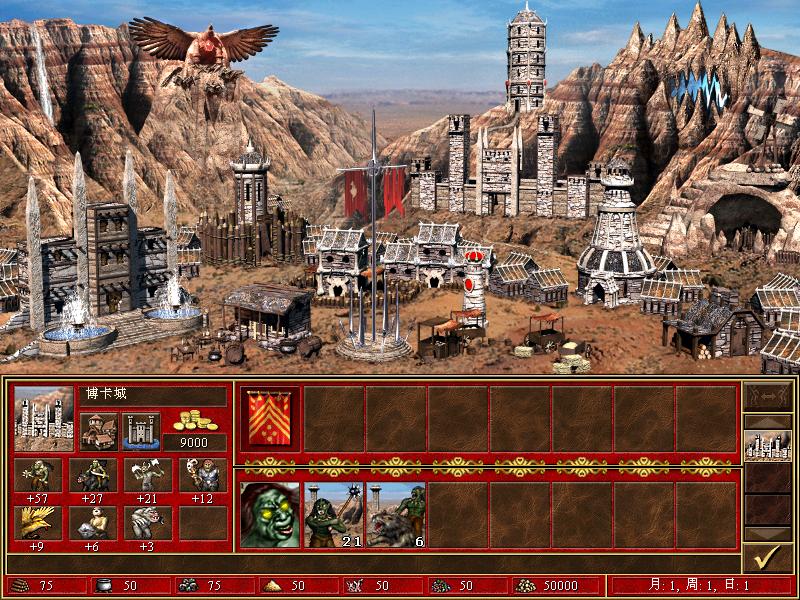Show cyclops growth info (+6)

[x=93, y=523]
